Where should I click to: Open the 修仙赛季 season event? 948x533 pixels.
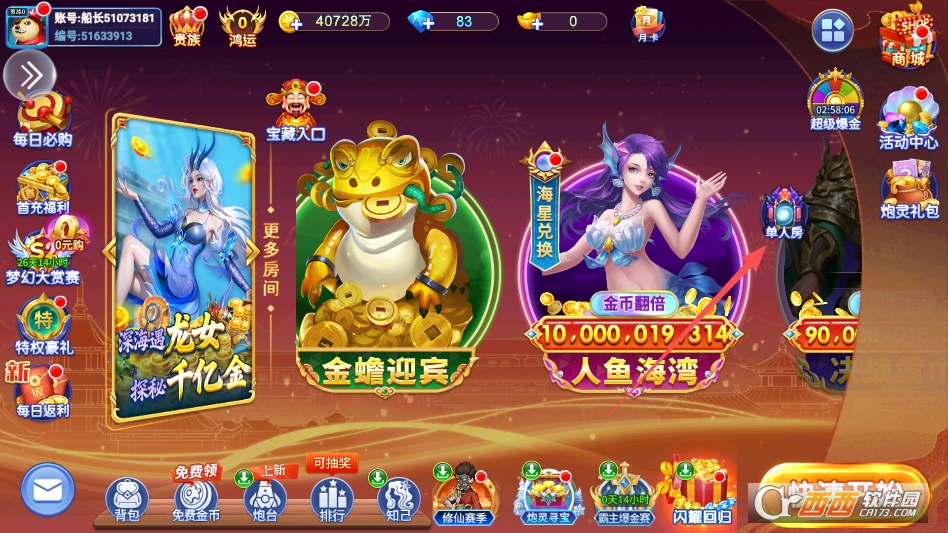[462, 494]
